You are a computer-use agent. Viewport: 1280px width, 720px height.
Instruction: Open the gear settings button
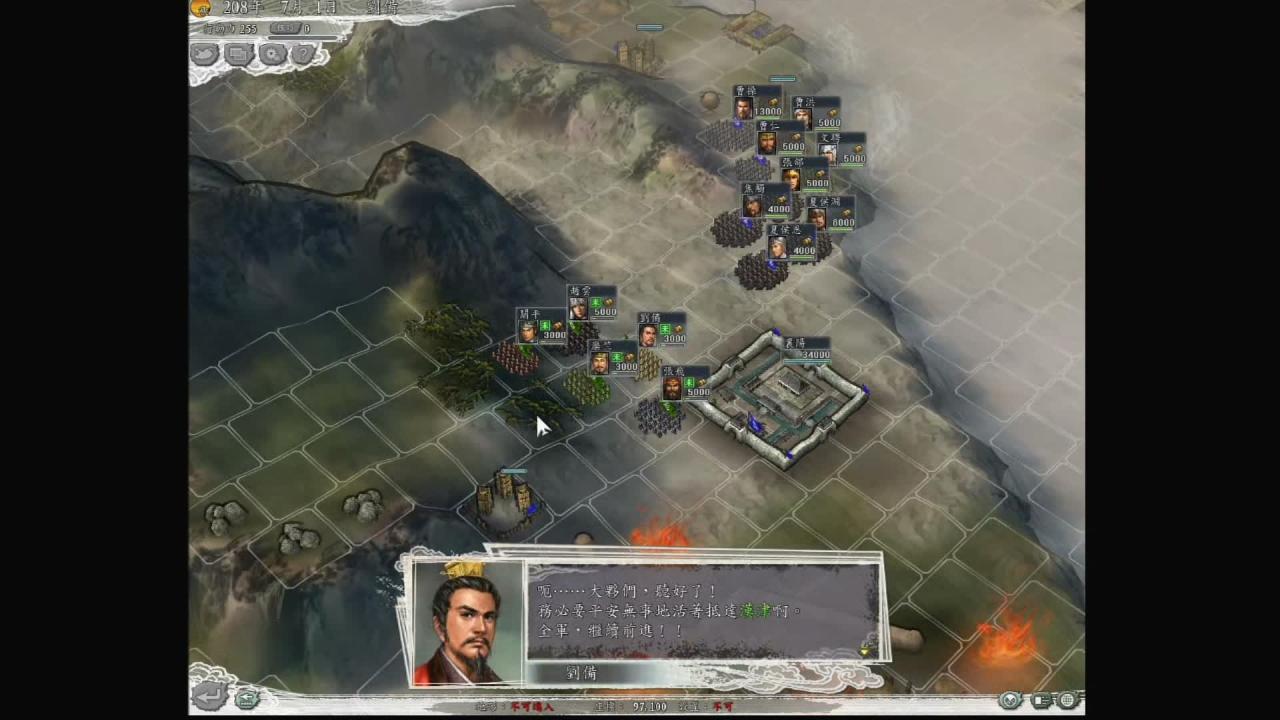pyautogui.click(x=272, y=54)
